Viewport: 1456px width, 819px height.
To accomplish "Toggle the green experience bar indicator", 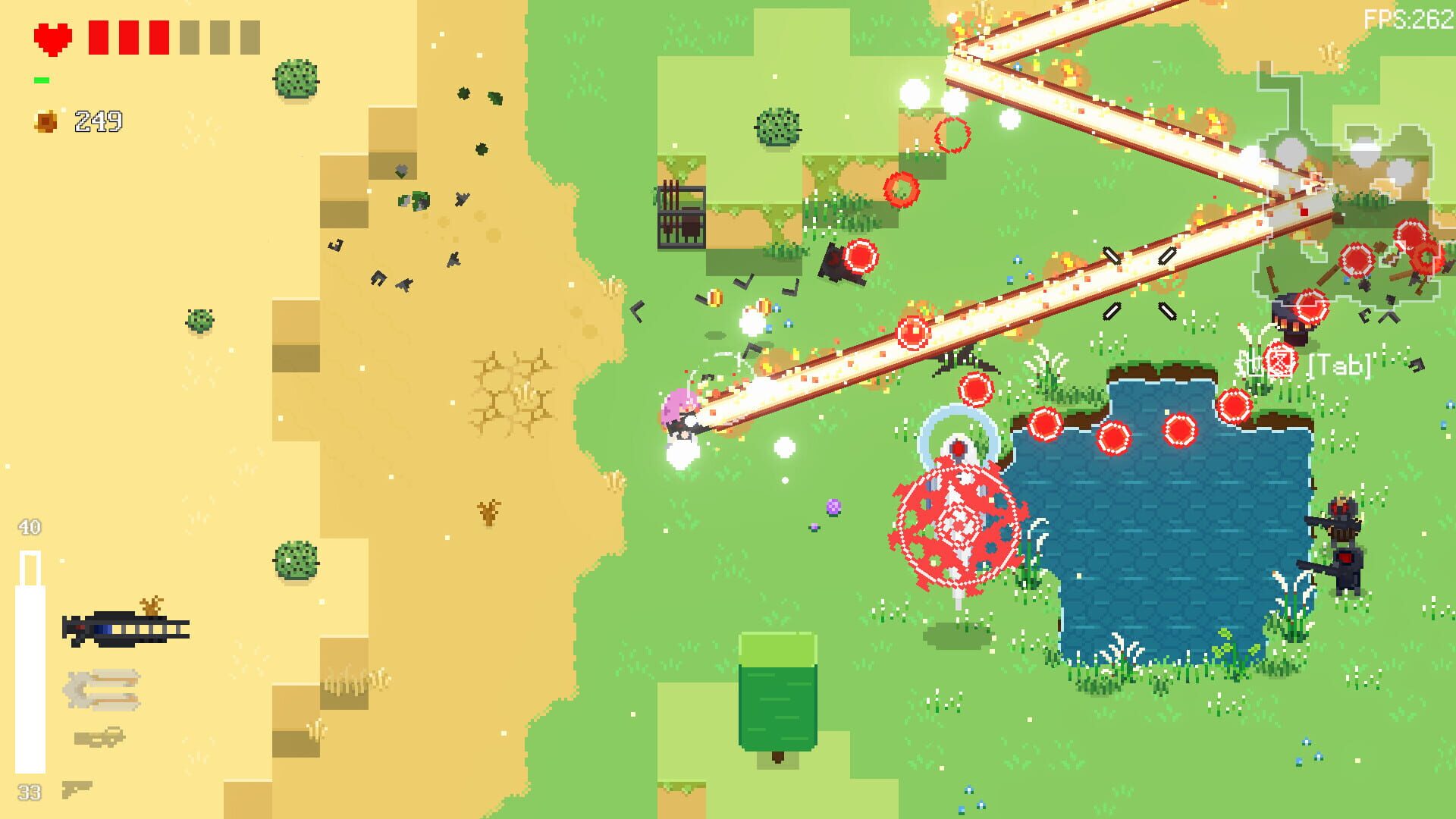I will tap(43, 78).
